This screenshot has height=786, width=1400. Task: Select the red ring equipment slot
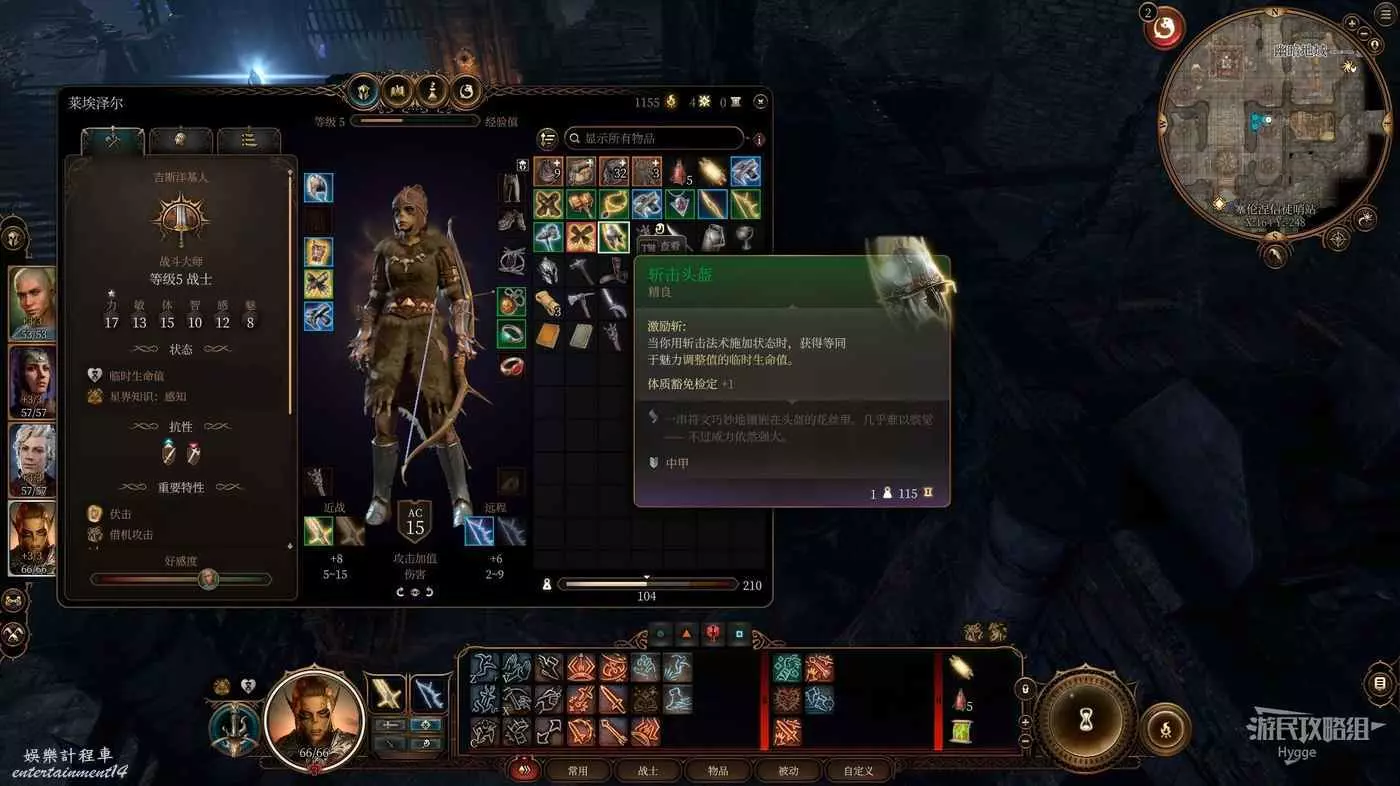(512, 366)
